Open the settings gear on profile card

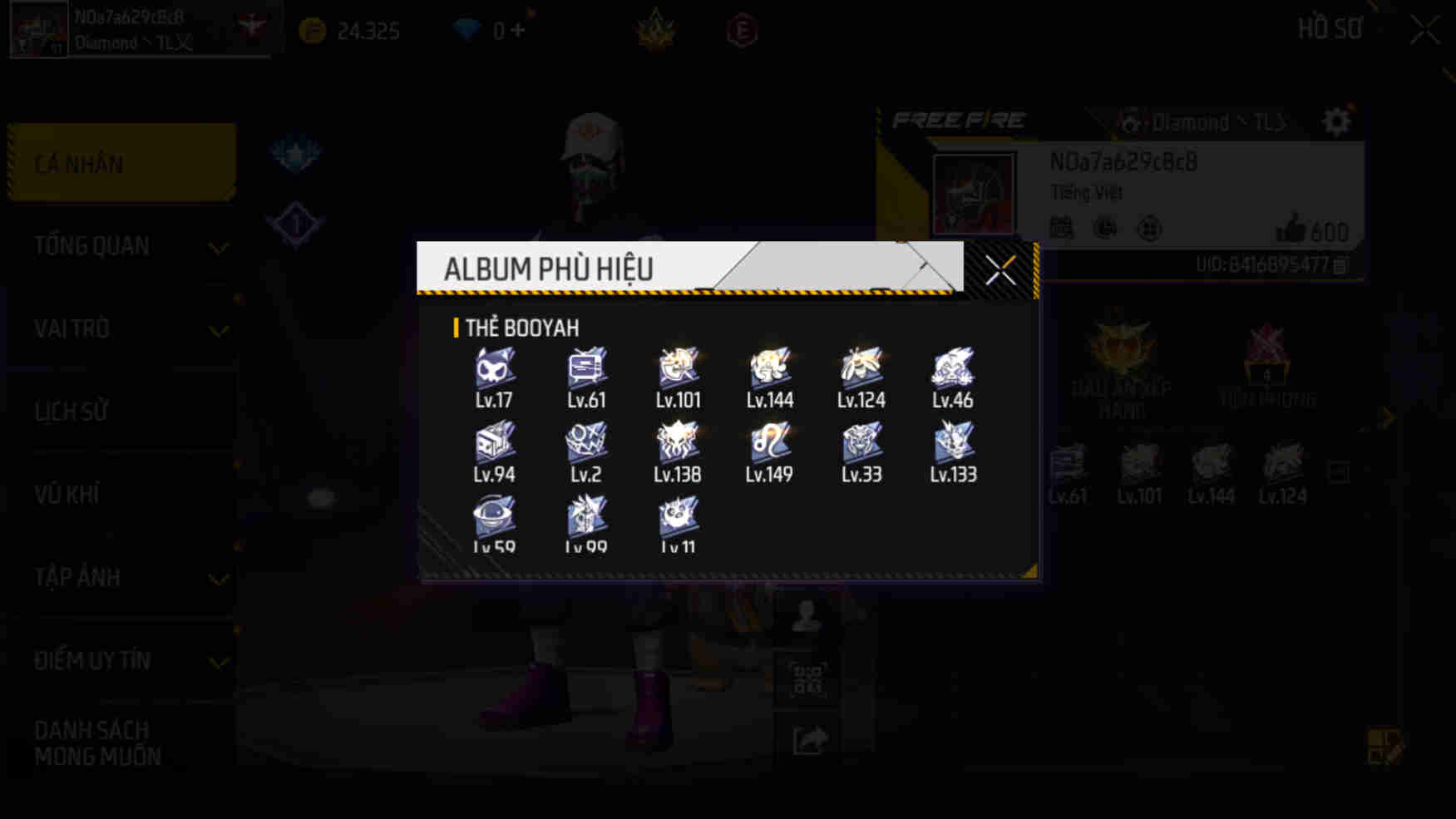1336,121
